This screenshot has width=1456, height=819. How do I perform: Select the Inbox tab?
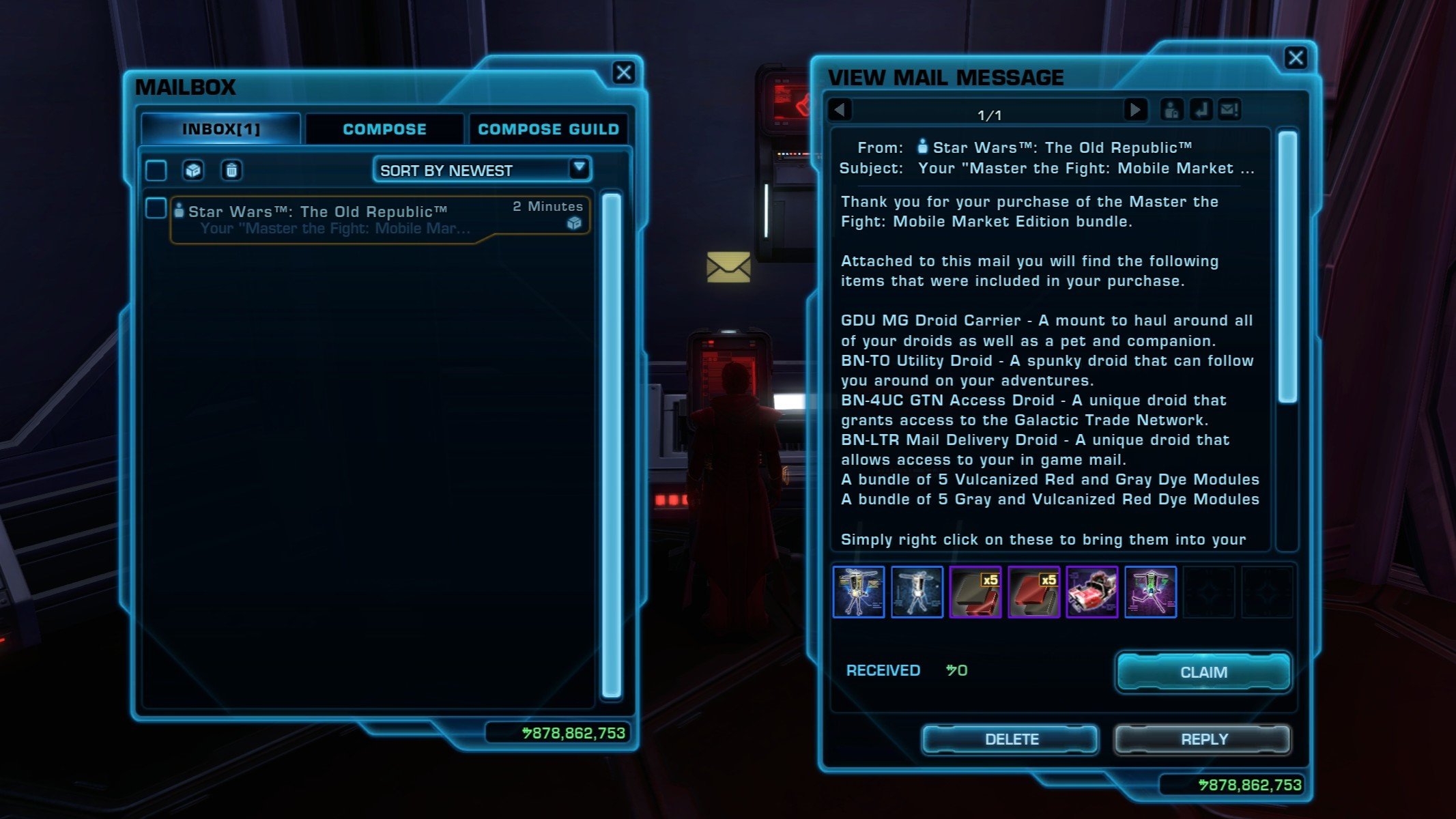[x=220, y=130]
